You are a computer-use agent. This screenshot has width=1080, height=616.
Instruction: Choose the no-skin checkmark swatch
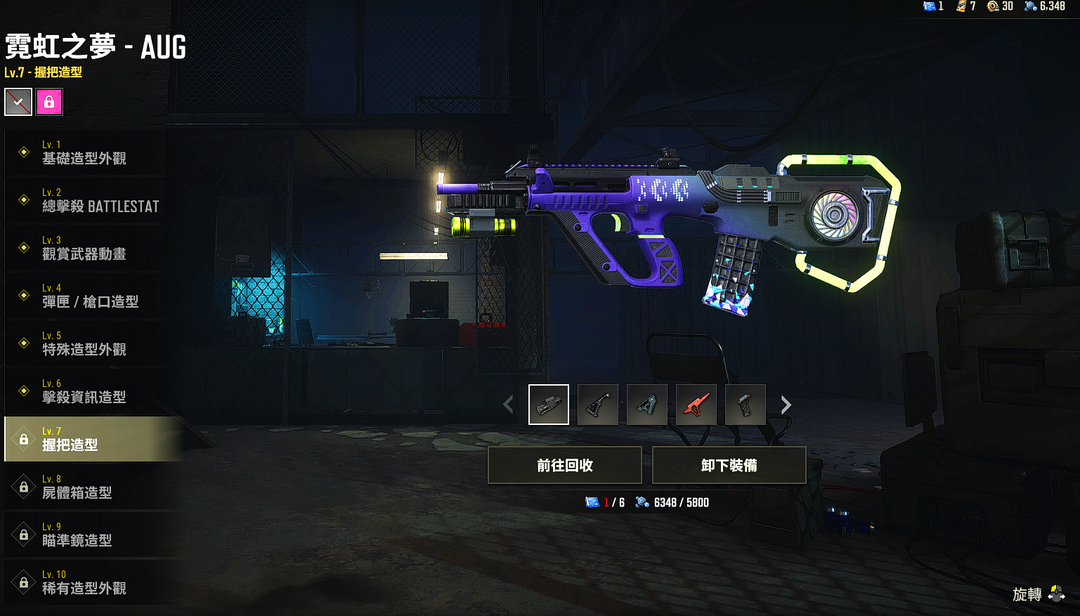[18, 101]
